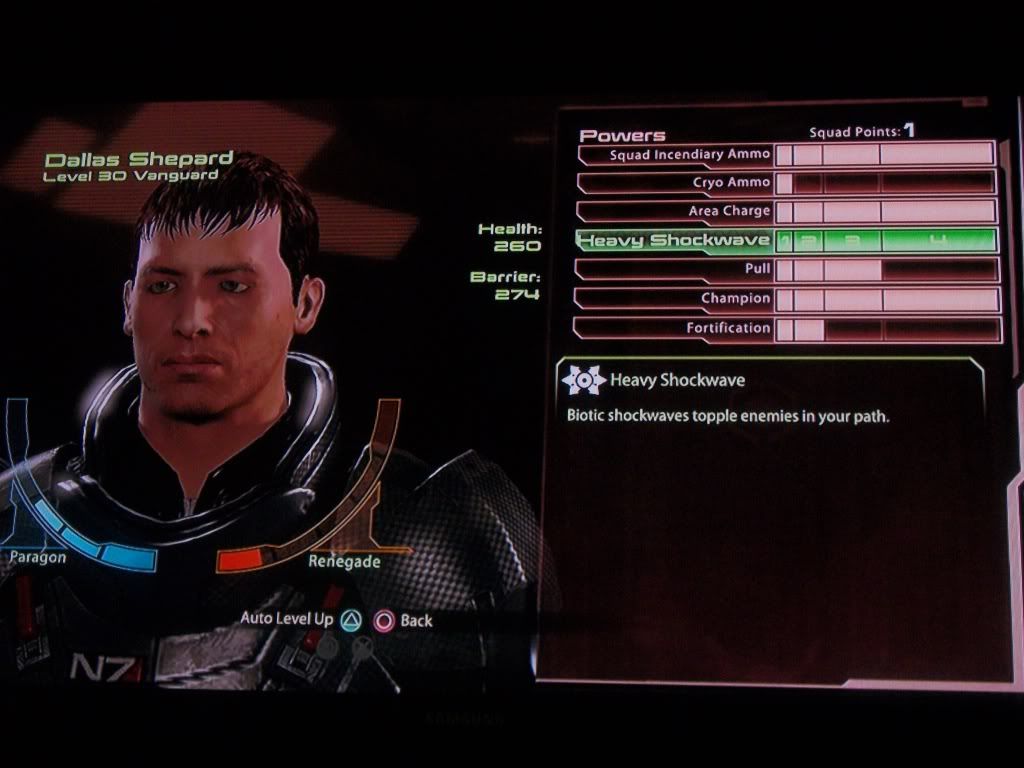This screenshot has height=768, width=1024.
Task: Select the Pull power row
Action: click(756, 270)
